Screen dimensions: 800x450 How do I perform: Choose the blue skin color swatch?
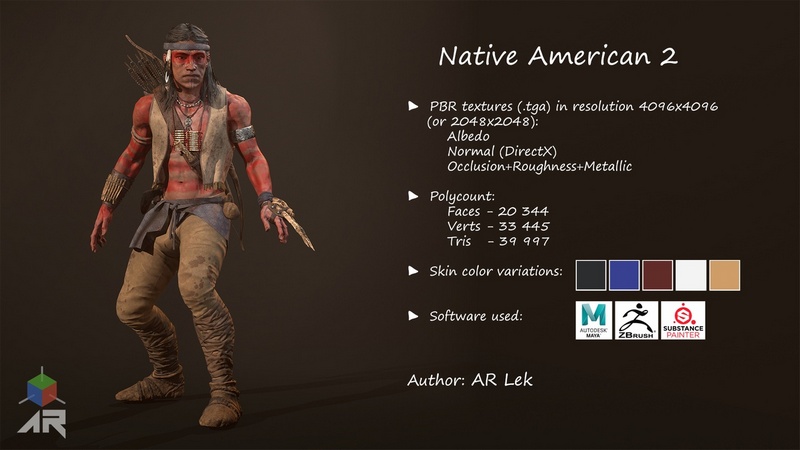[625, 275]
